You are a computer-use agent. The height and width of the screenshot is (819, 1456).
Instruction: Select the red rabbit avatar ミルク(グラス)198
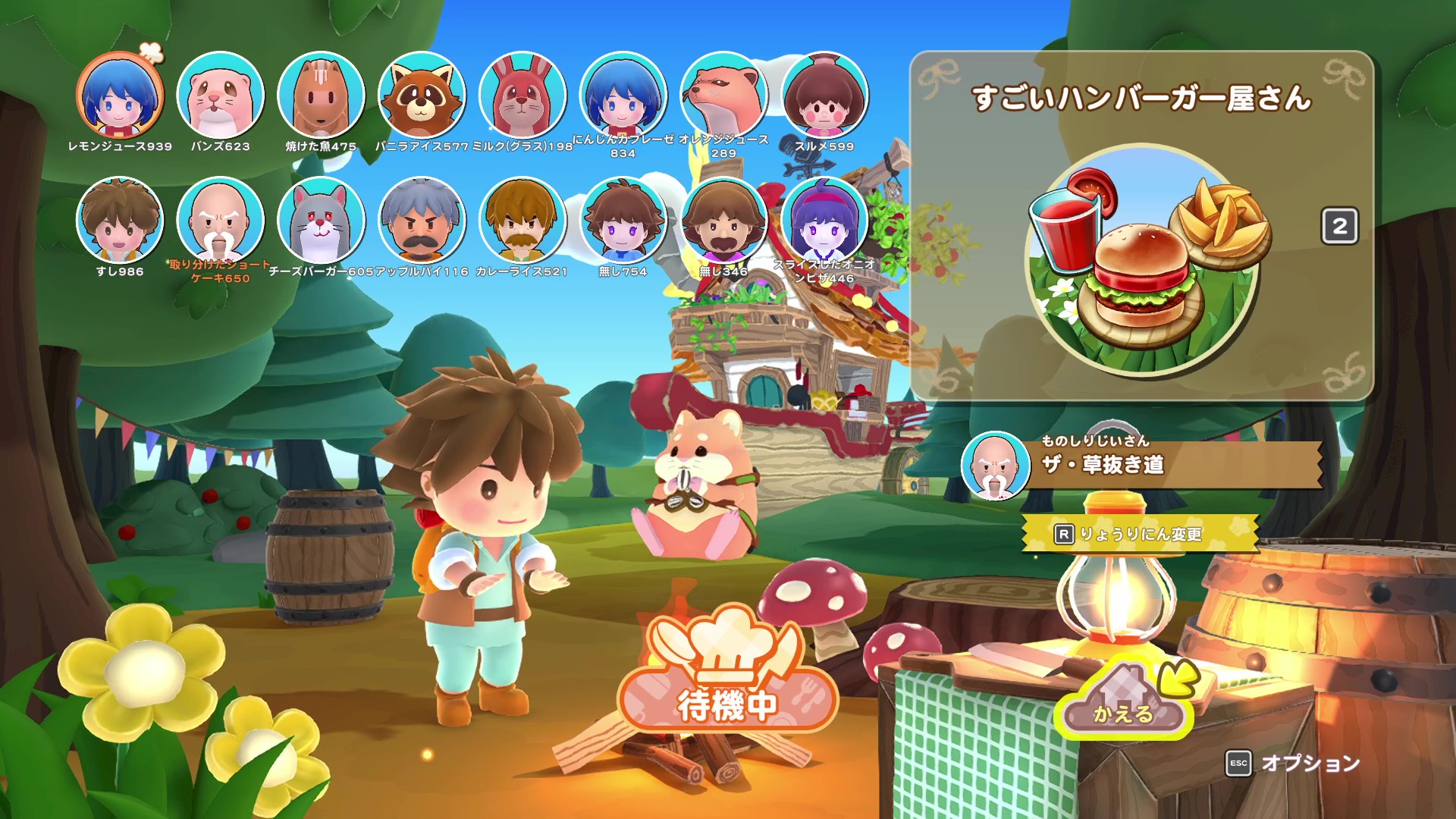point(522,96)
